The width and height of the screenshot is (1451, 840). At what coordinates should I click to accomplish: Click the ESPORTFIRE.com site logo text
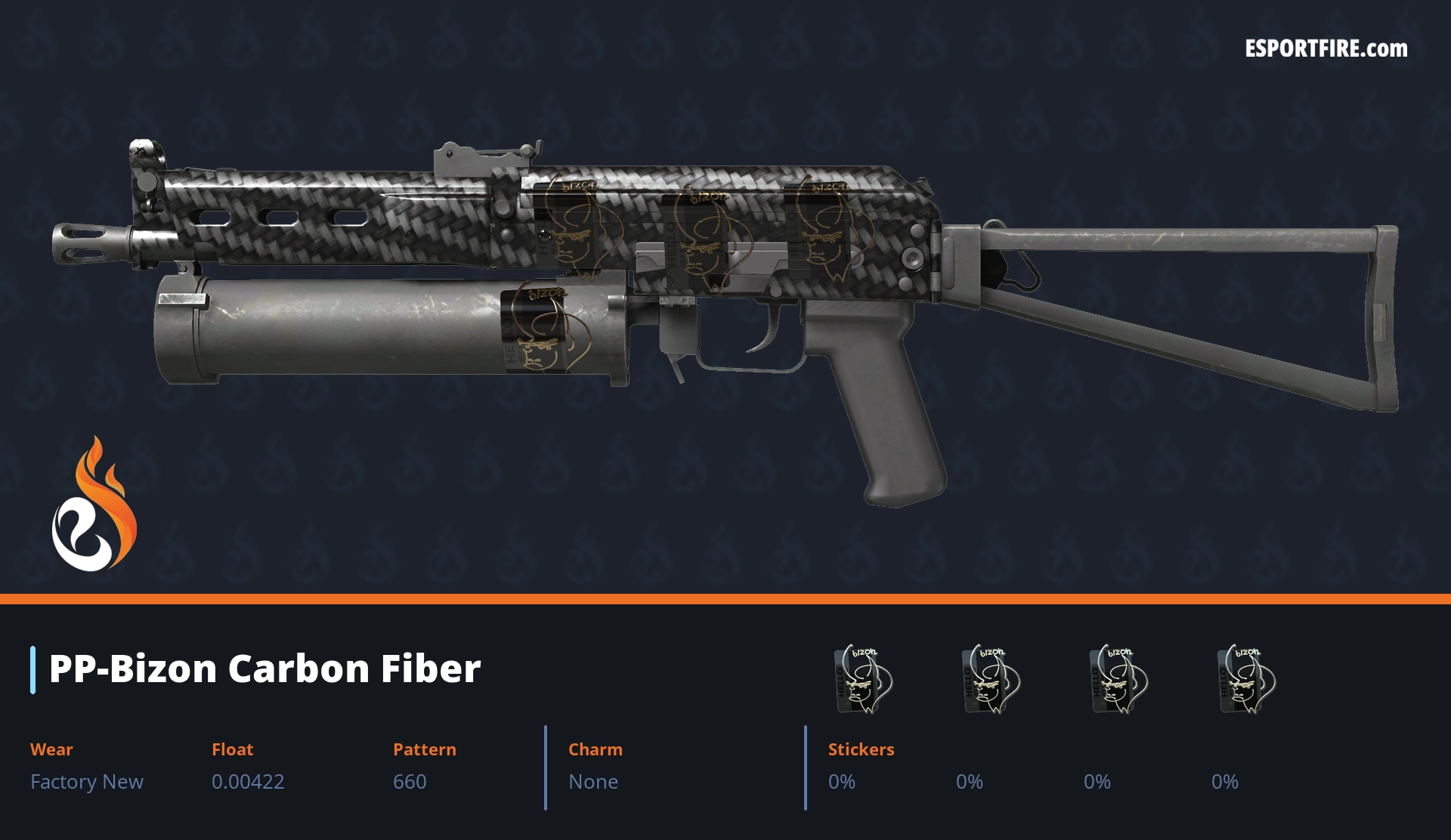[1326, 49]
